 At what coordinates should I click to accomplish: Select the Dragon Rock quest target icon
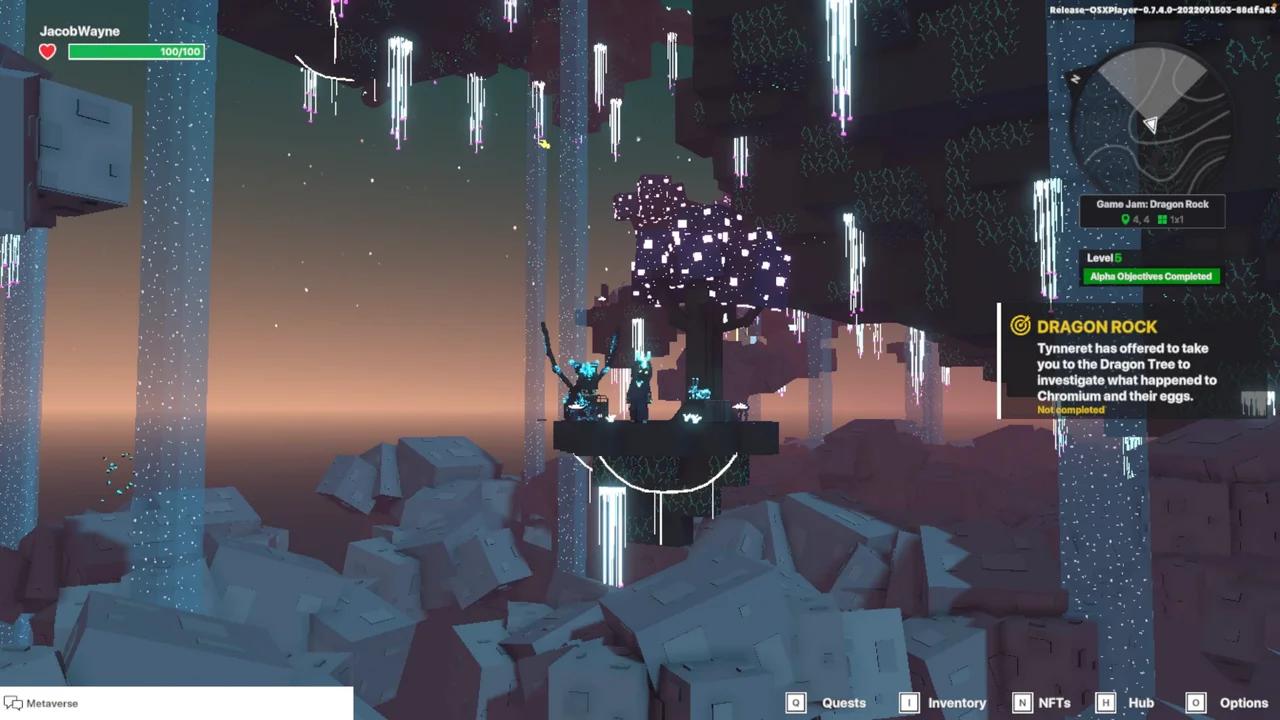(x=1020, y=326)
